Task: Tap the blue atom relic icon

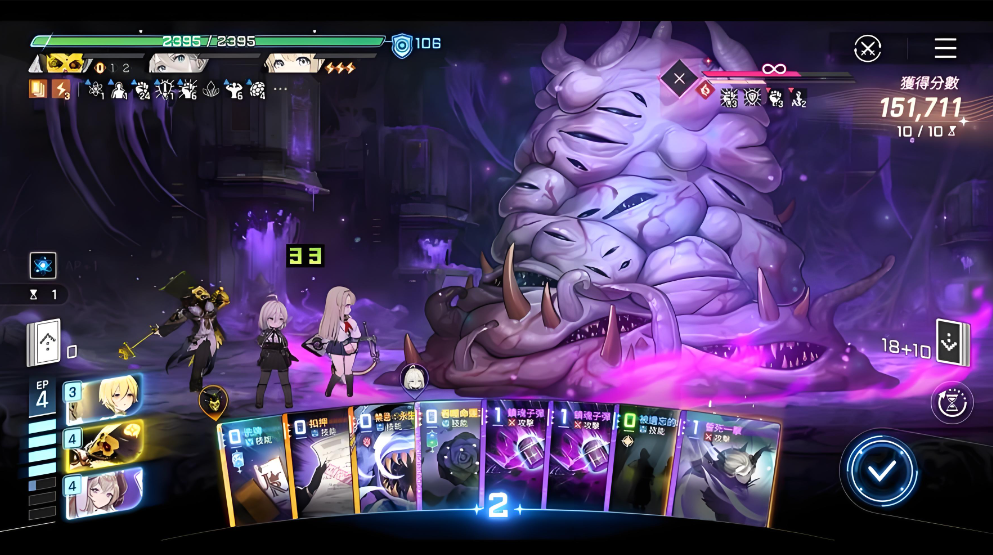Action: [x=43, y=265]
